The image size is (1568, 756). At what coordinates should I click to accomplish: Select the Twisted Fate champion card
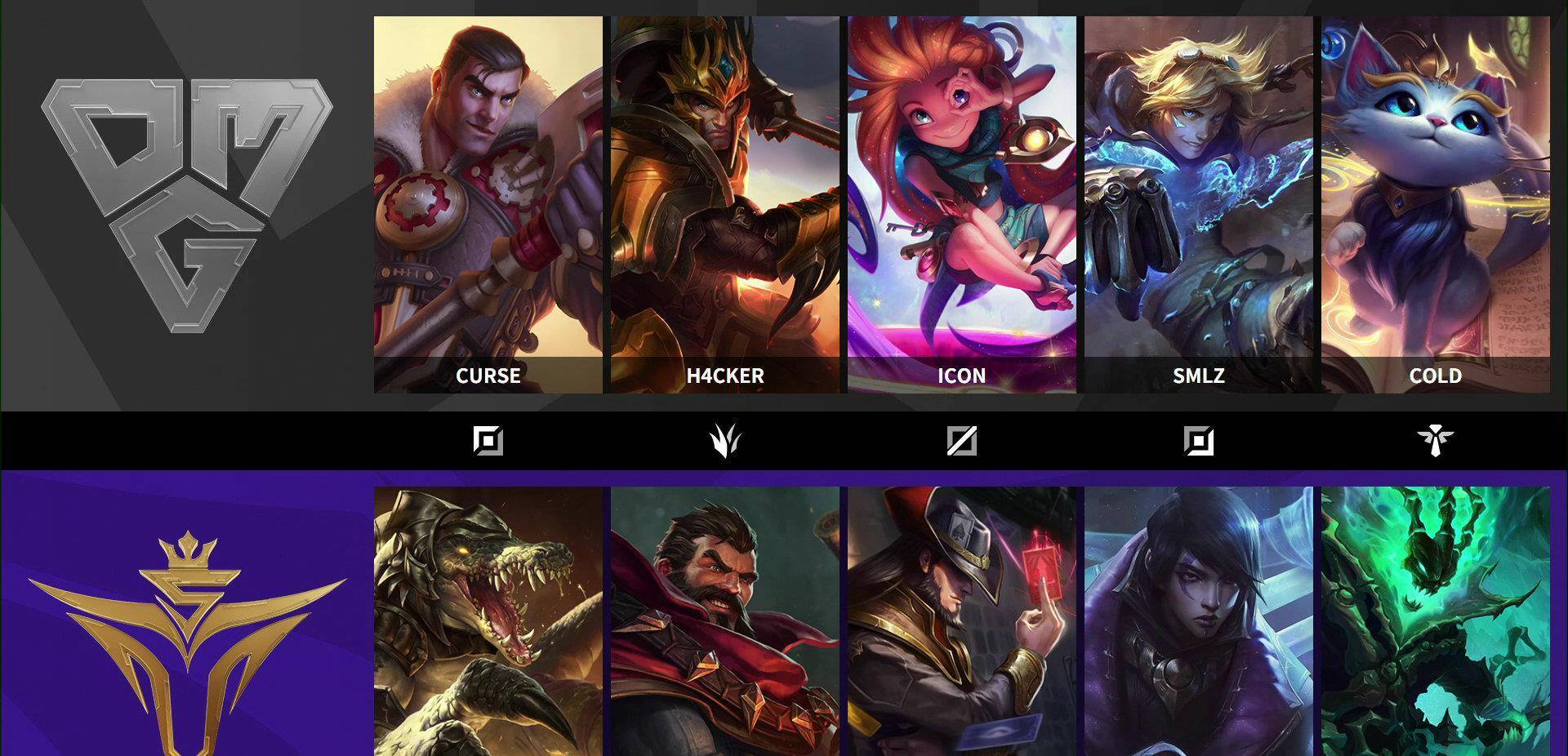(x=961, y=620)
